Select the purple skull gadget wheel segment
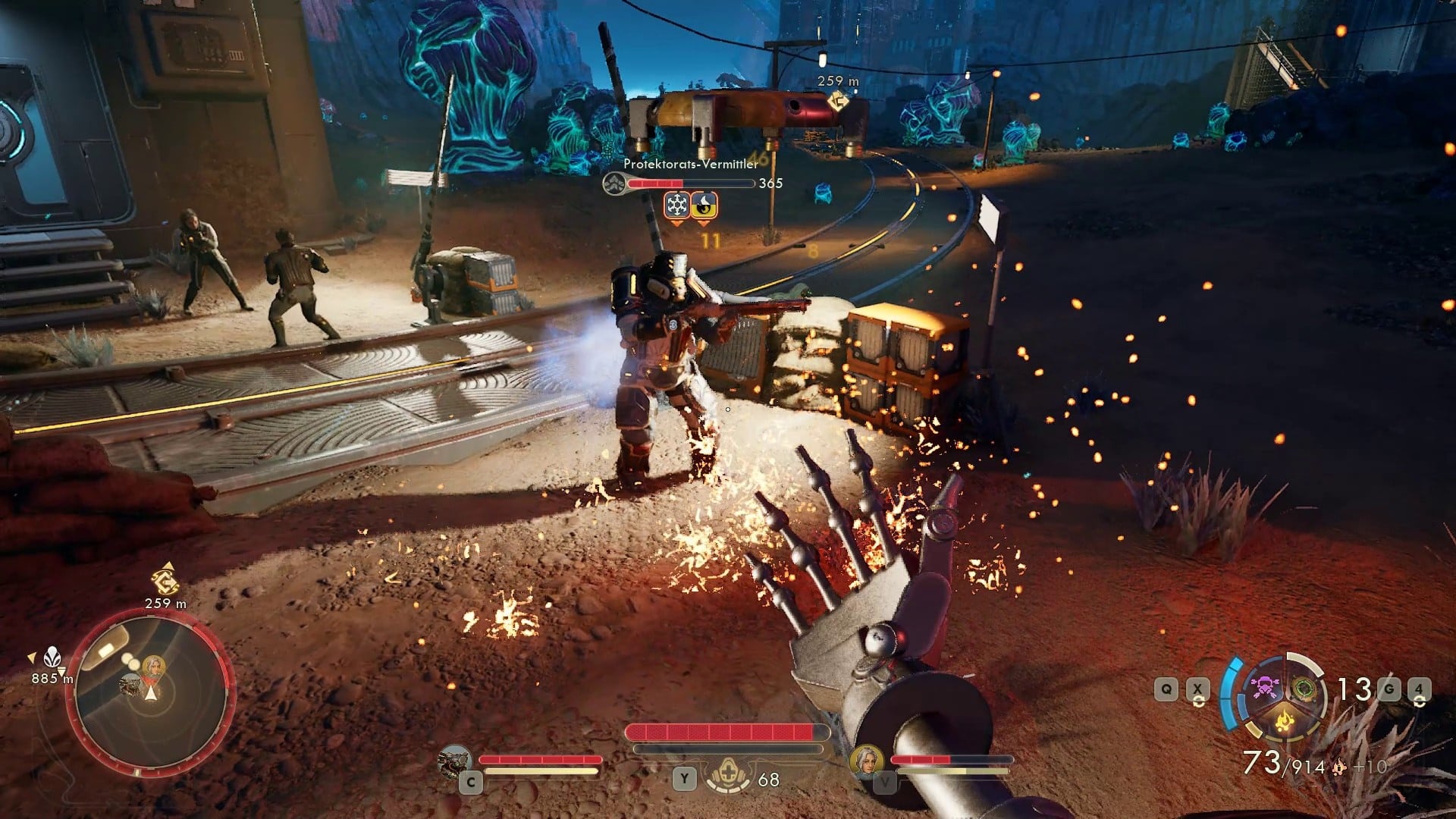Viewport: 1456px width, 819px height. click(1263, 688)
